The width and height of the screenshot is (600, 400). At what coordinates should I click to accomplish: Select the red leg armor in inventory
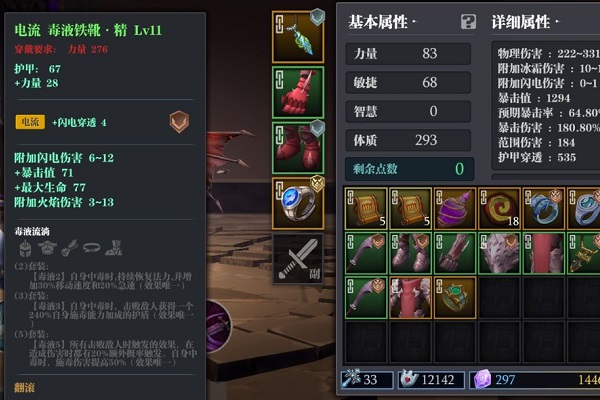(x=542, y=253)
